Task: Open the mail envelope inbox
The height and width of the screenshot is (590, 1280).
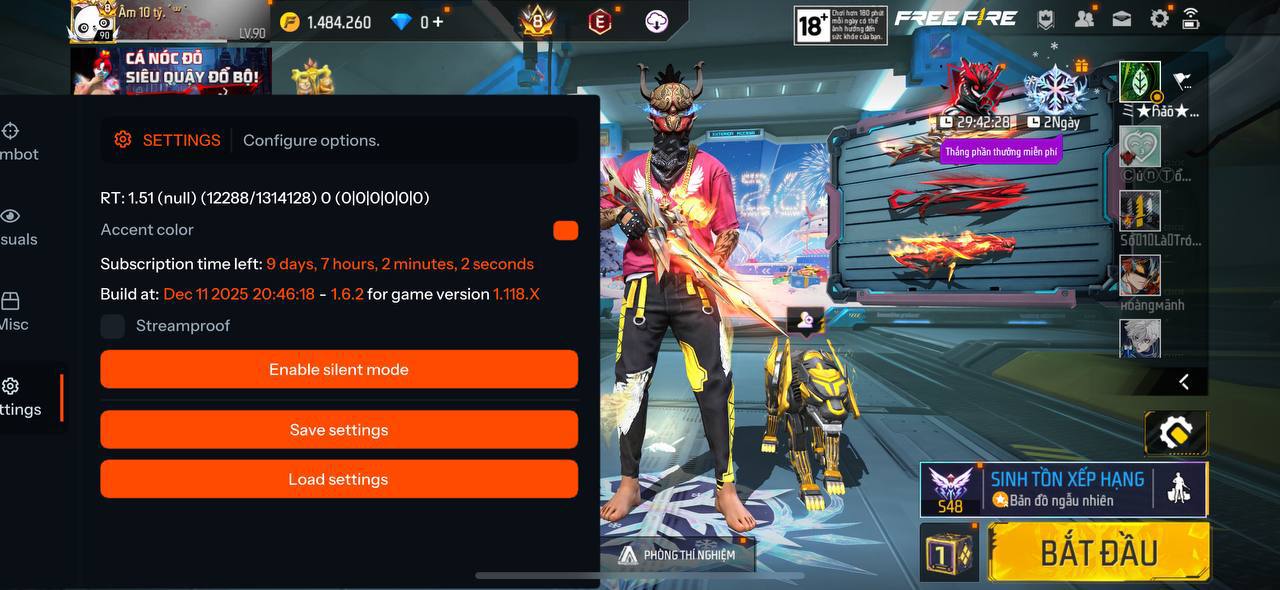Action: click(1121, 18)
